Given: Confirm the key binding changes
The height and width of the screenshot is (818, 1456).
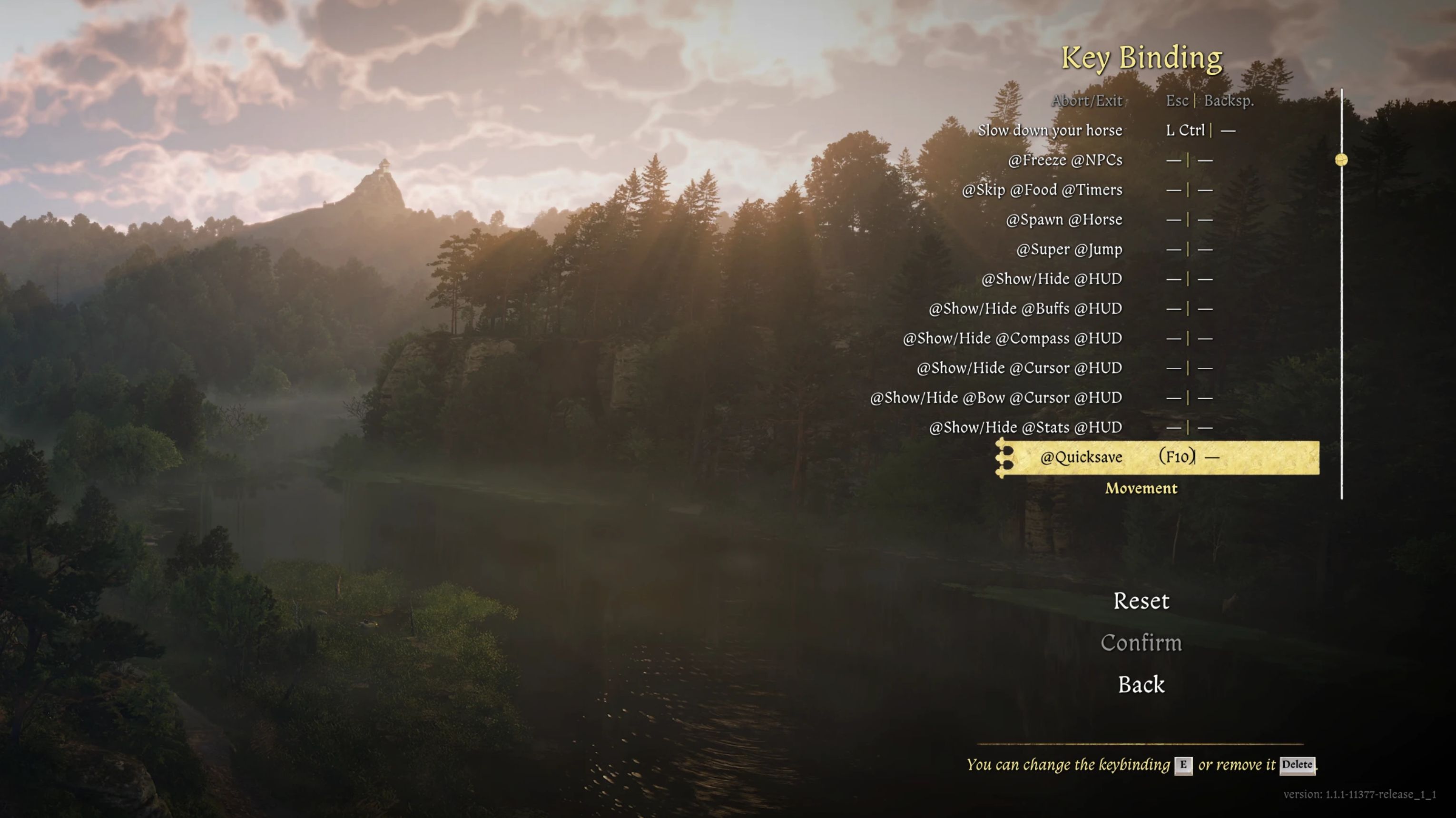Looking at the screenshot, I should (x=1141, y=643).
